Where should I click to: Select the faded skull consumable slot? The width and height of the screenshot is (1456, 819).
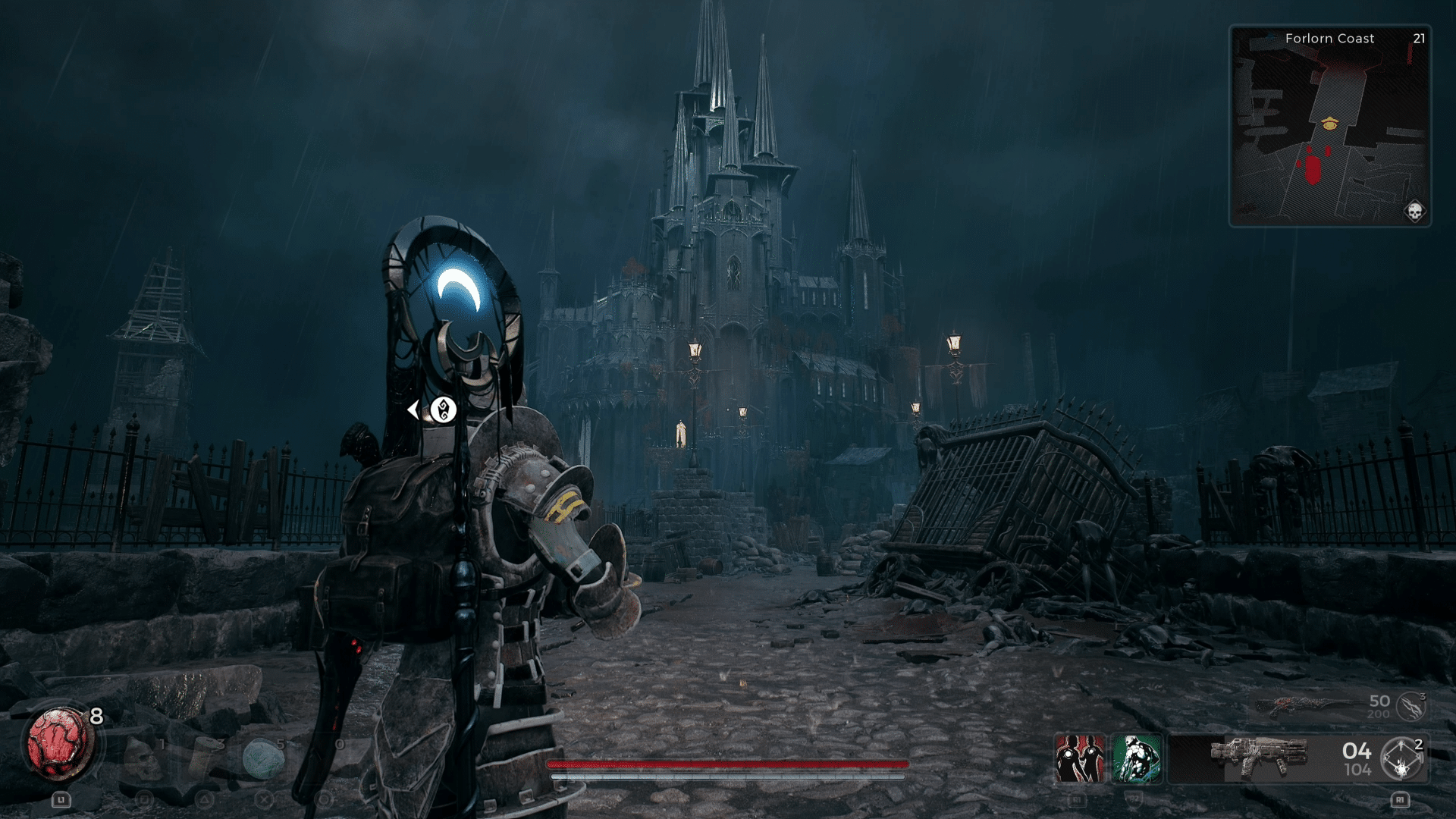[143, 758]
